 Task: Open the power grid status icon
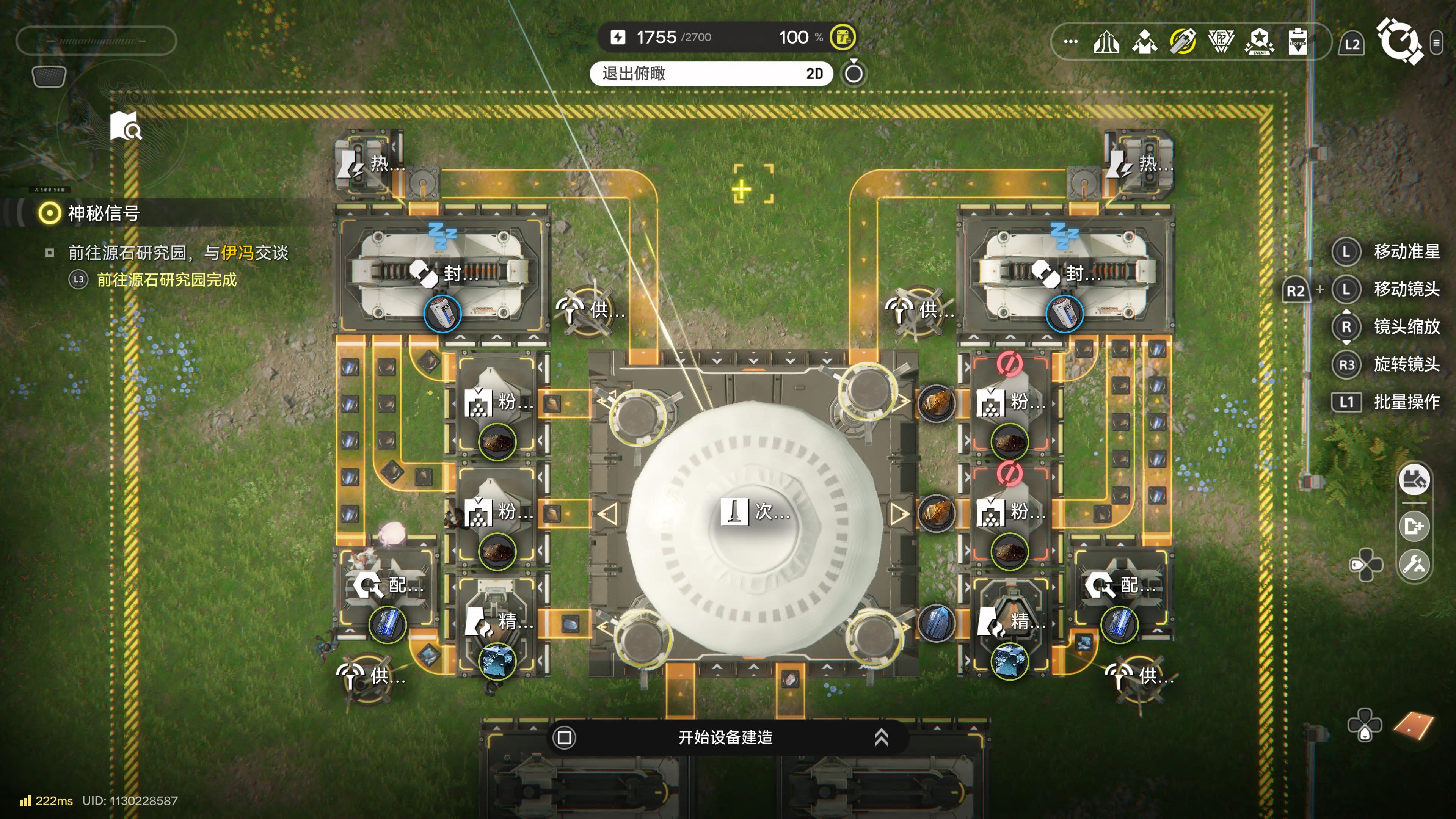842,37
